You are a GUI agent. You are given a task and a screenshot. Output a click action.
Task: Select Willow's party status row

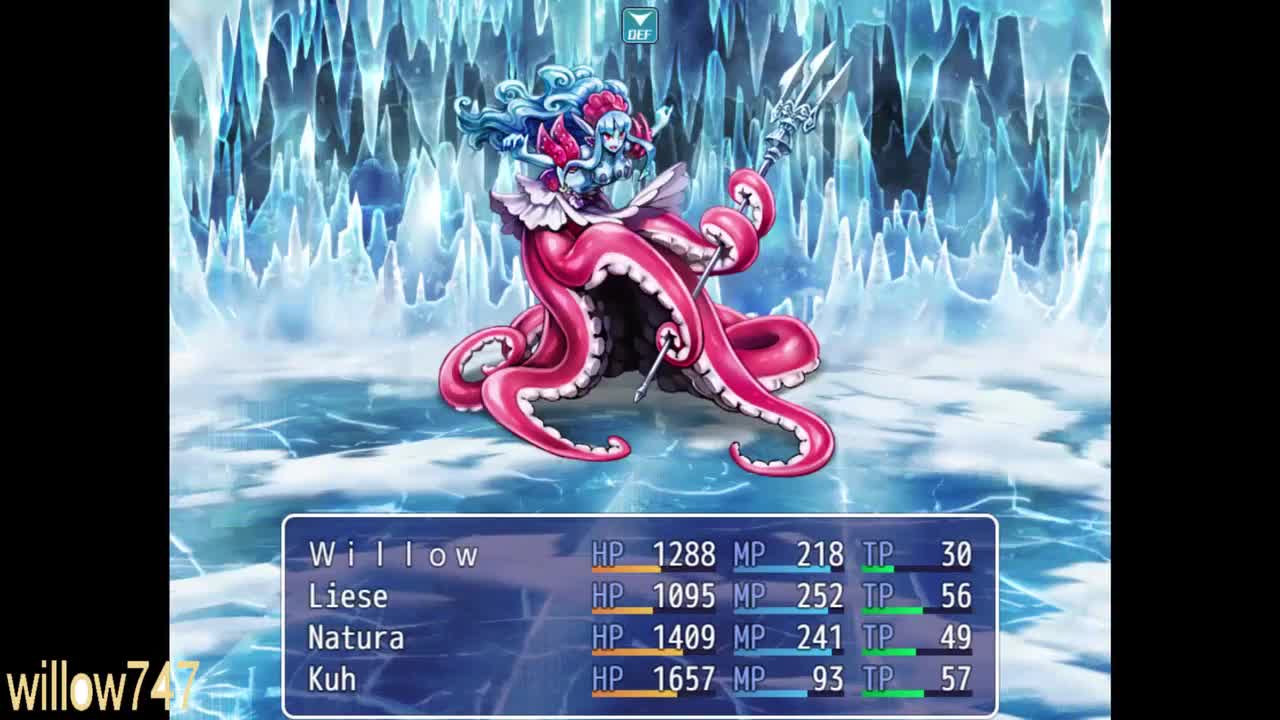tap(394, 555)
